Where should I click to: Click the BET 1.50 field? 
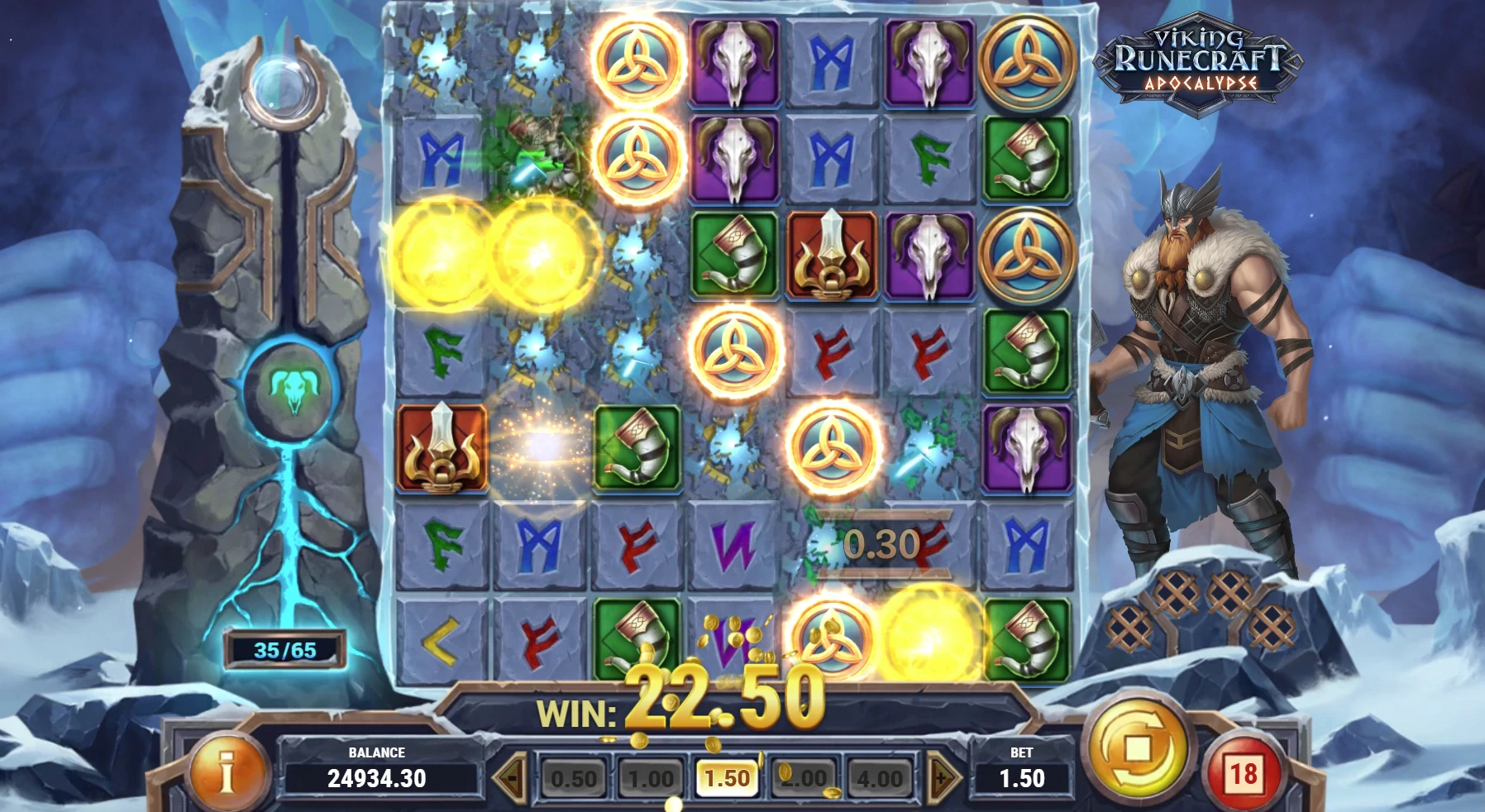pyautogui.click(x=1023, y=776)
